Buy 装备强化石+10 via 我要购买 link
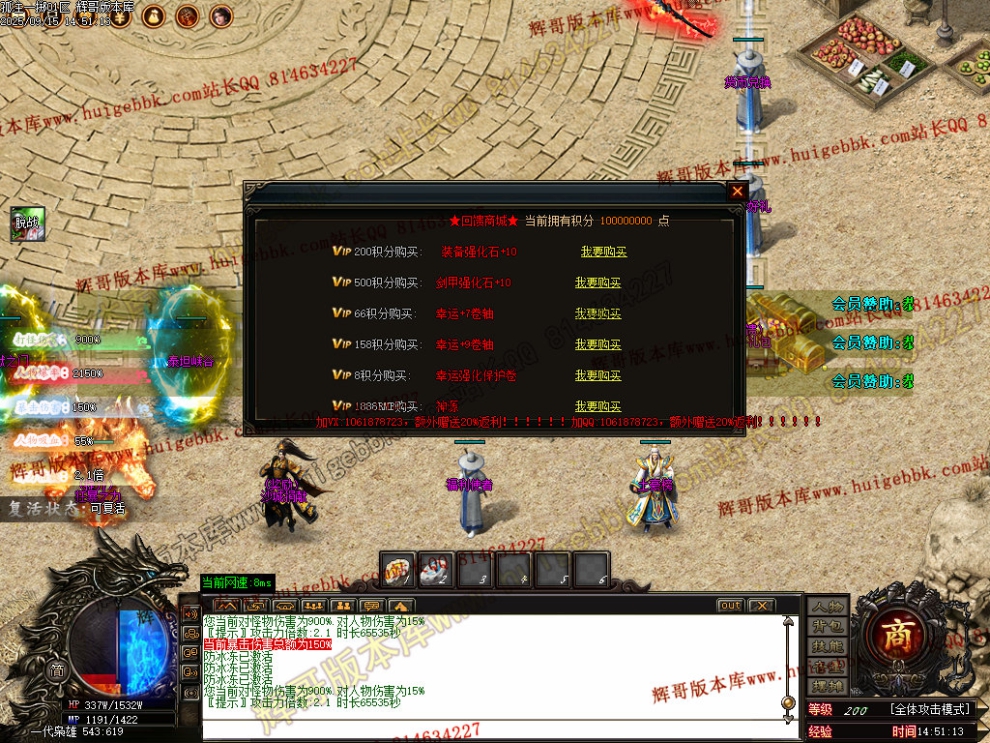This screenshot has height=743, width=990. tap(603, 252)
